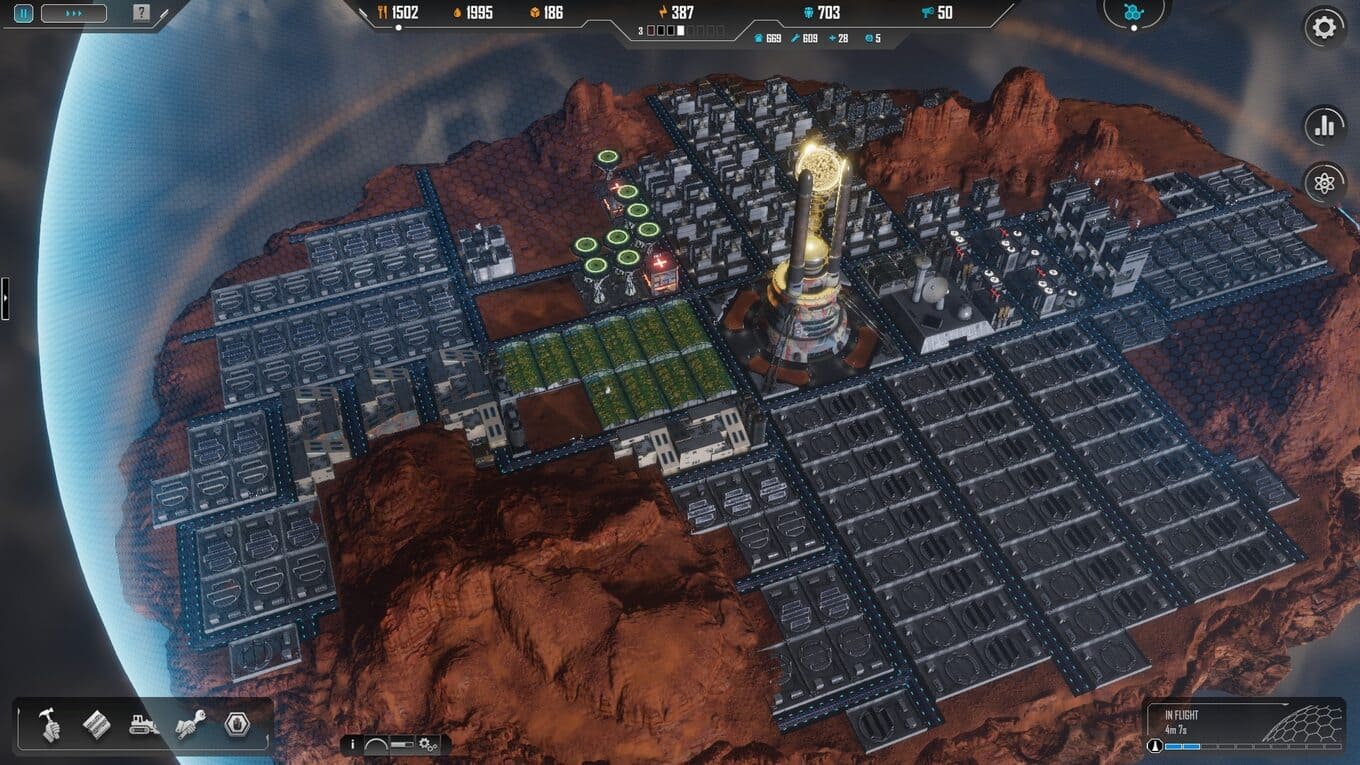The height and width of the screenshot is (765, 1360).
Task: Open the hammer build menu
Action: [51, 725]
